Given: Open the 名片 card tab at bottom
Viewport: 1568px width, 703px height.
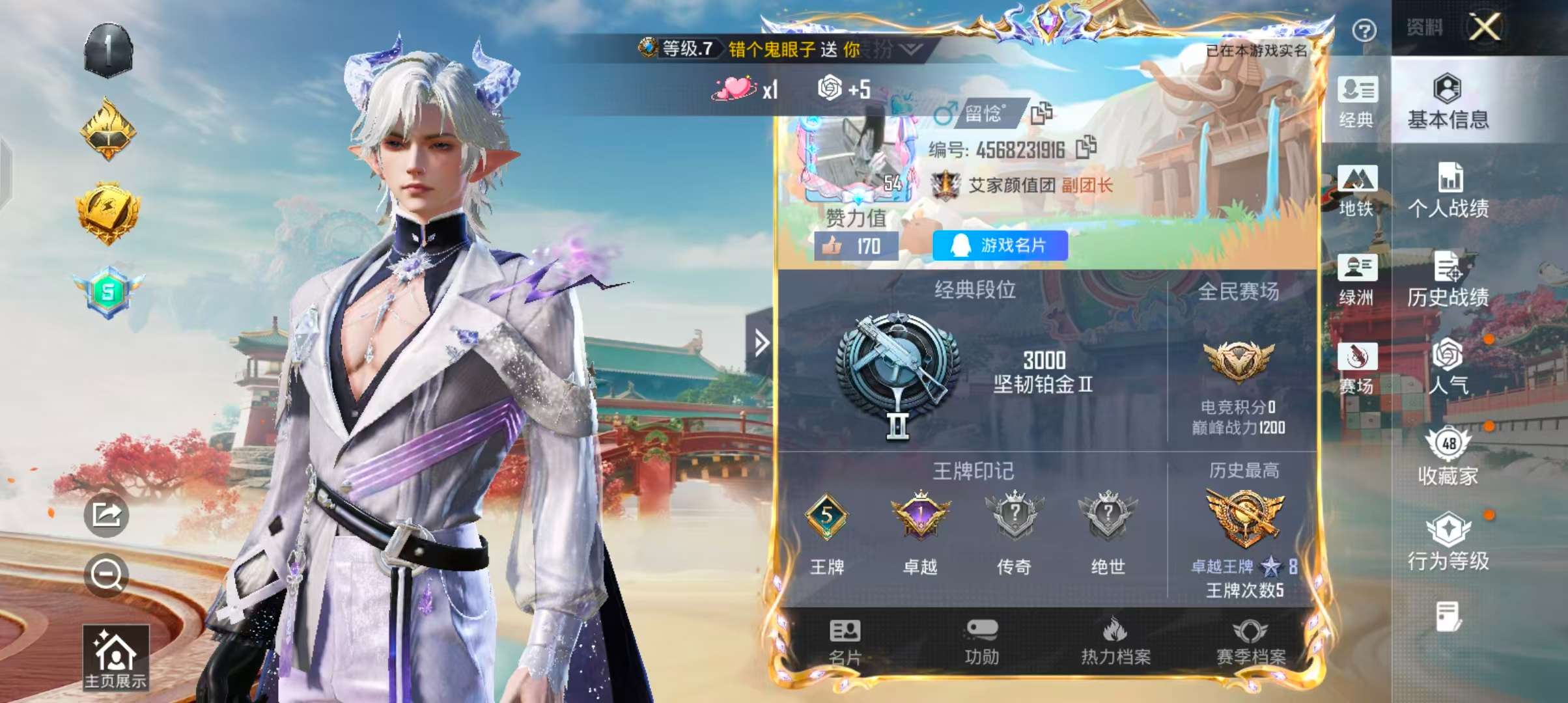Looking at the screenshot, I should (845, 642).
